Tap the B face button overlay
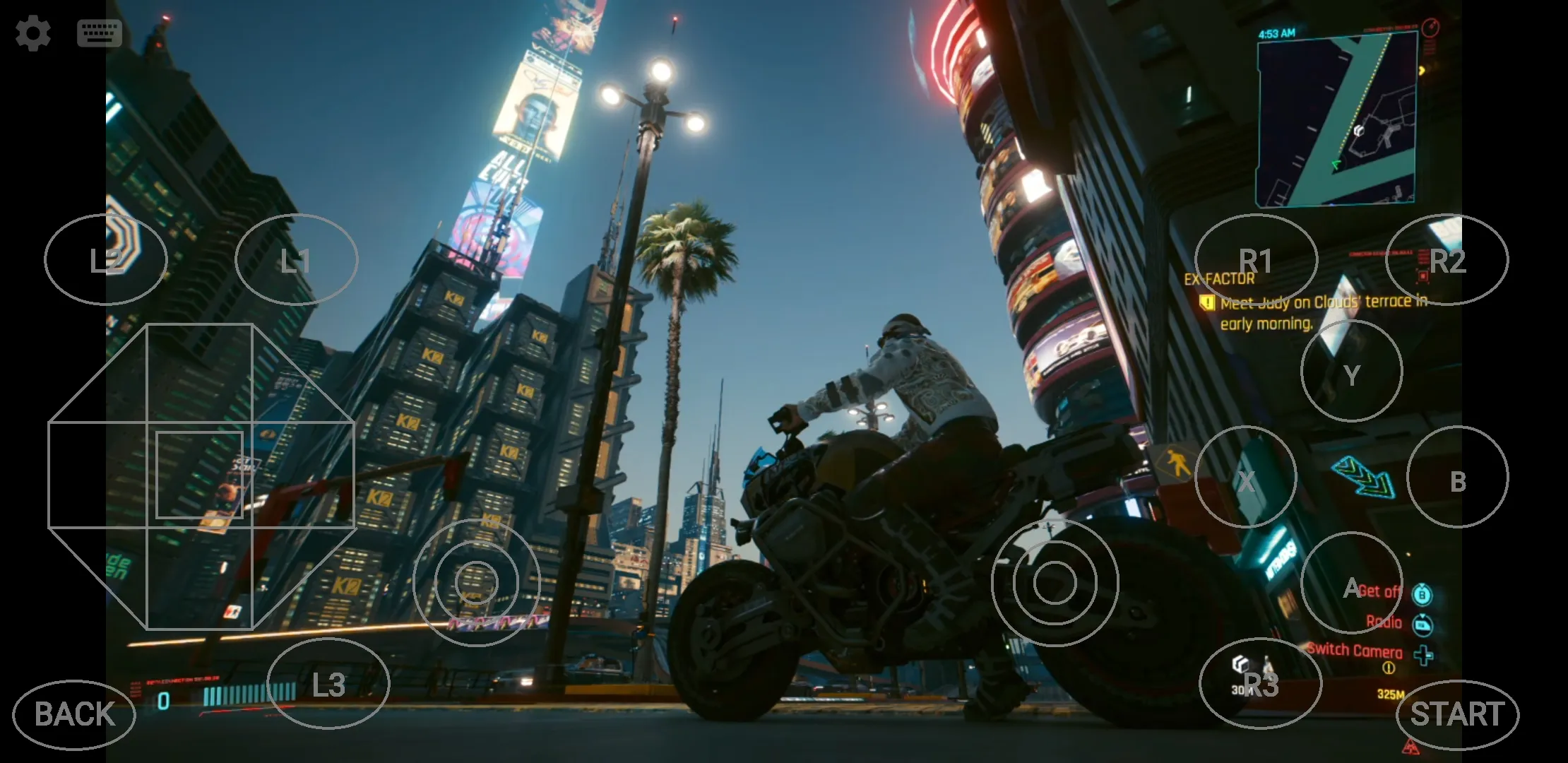Screen dimensions: 1568x763 tap(1457, 478)
